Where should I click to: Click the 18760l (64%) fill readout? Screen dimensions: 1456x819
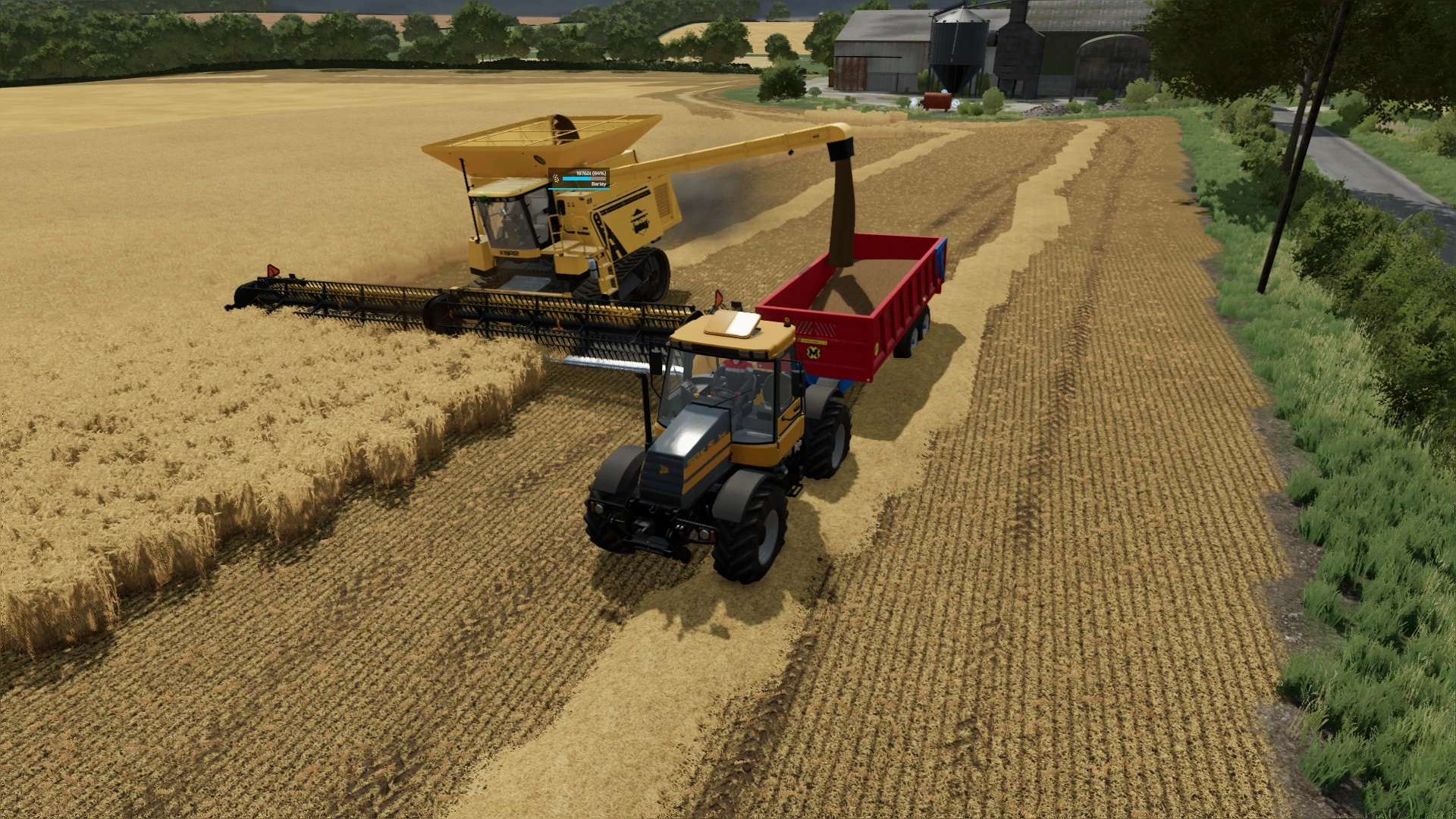pos(591,173)
